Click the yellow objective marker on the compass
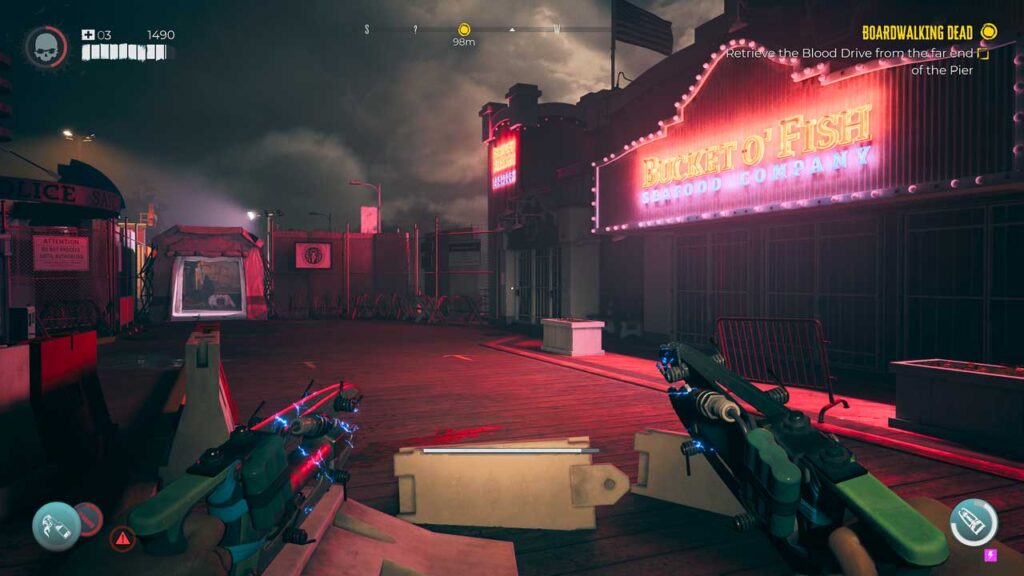1024x576 pixels. [x=464, y=30]
